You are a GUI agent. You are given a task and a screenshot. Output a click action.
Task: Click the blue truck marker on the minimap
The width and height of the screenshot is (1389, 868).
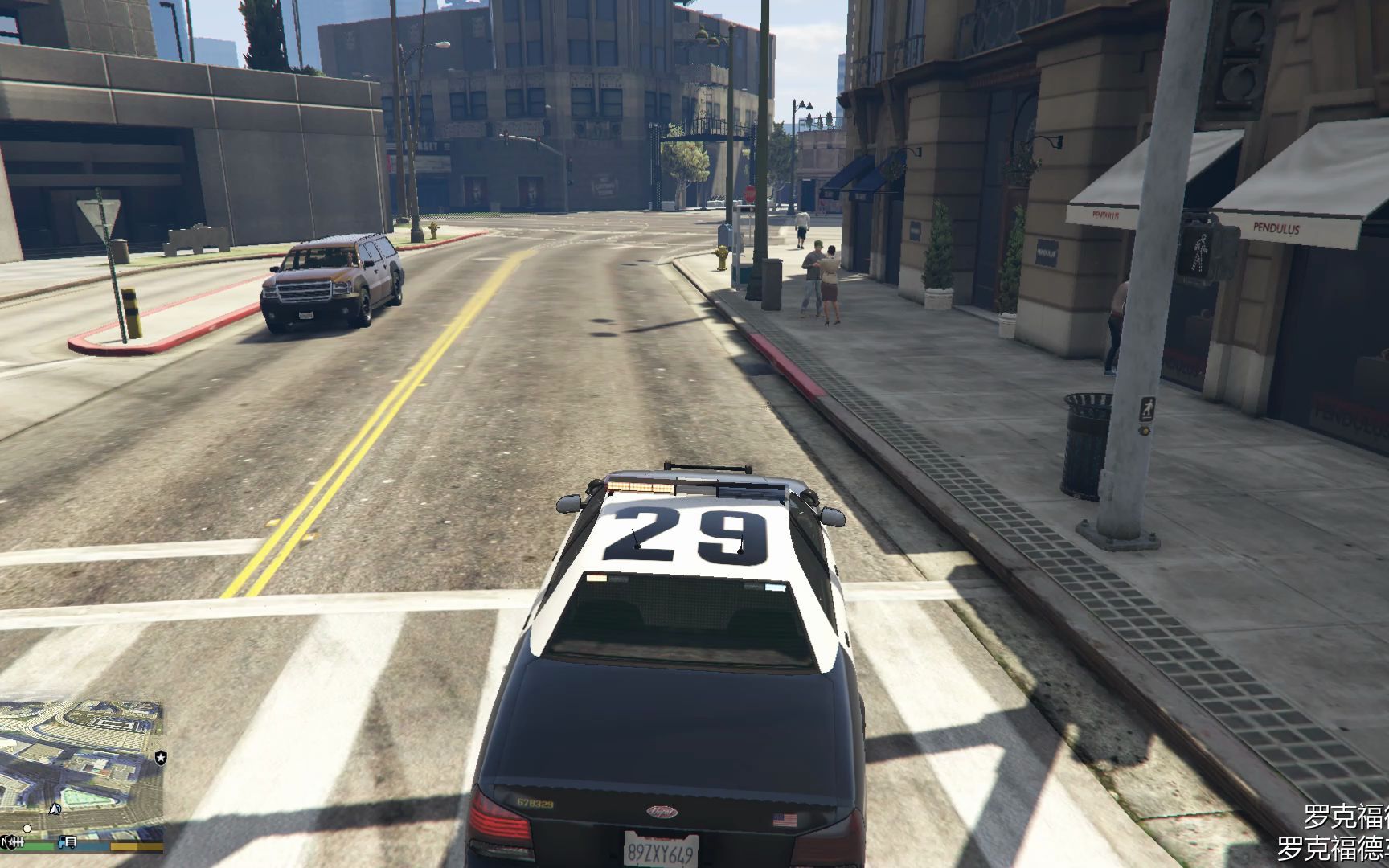coord(69,842)
